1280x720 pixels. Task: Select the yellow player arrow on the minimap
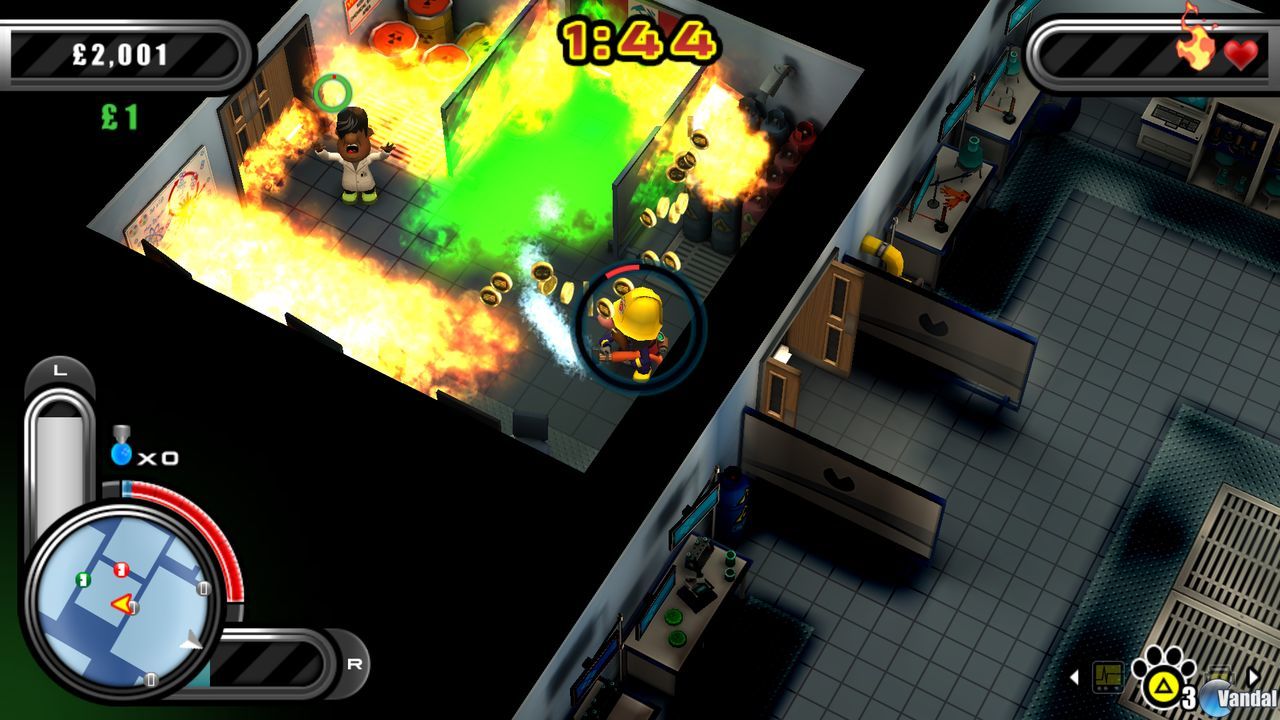click(x=123, y=604)
